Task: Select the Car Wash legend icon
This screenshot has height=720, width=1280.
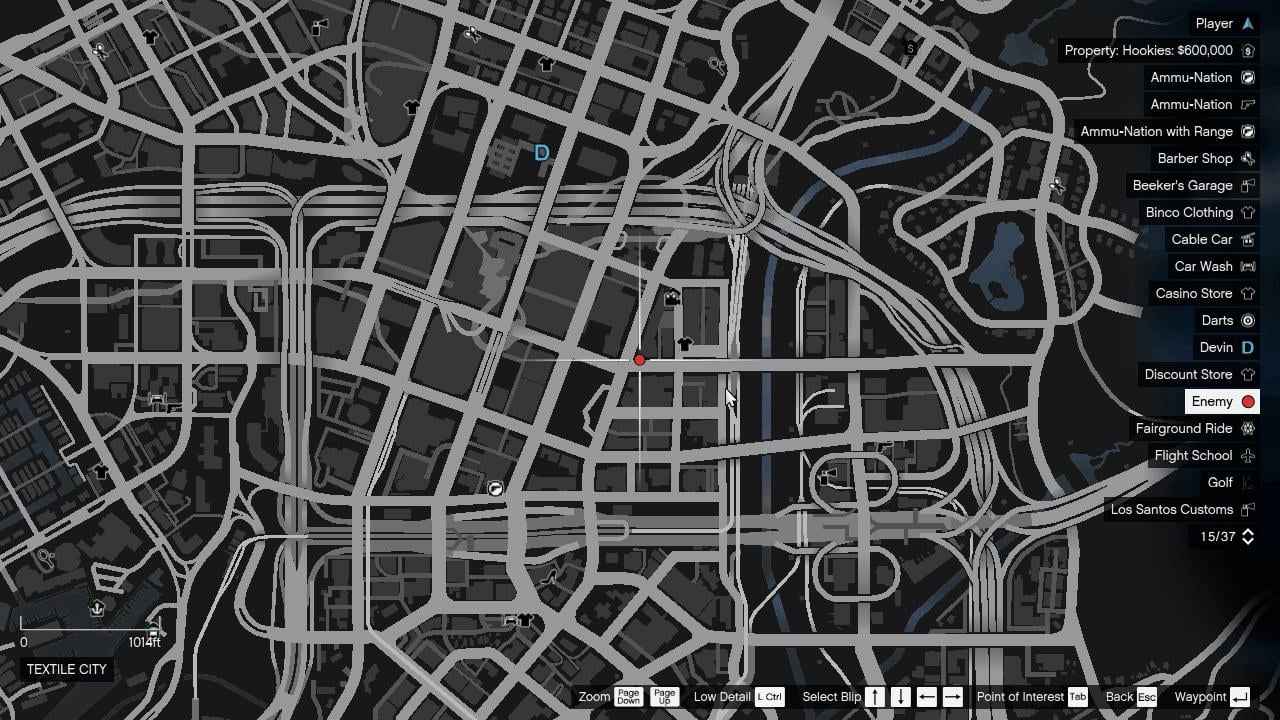Action: pyautogui.click(x=1247, y=266)
